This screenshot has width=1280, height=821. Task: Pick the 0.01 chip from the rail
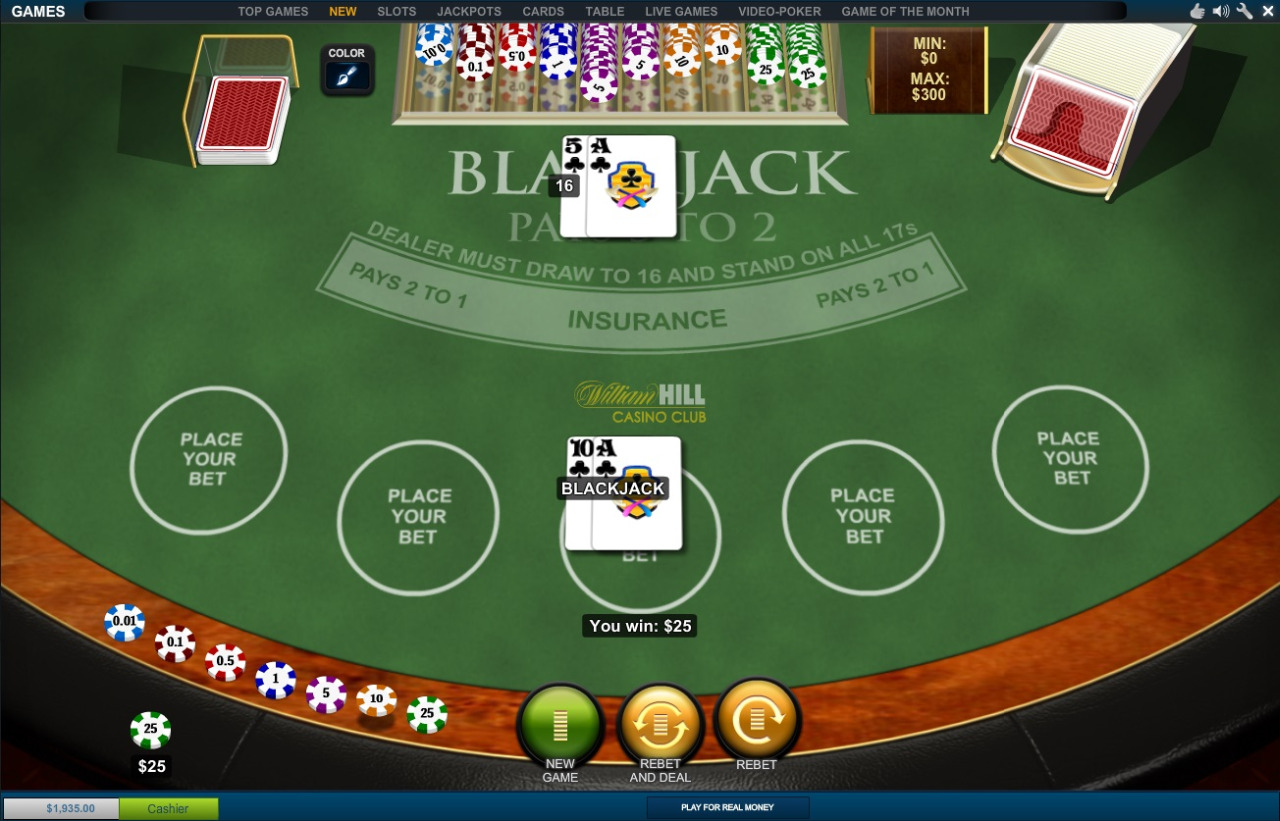click(125, 622)
